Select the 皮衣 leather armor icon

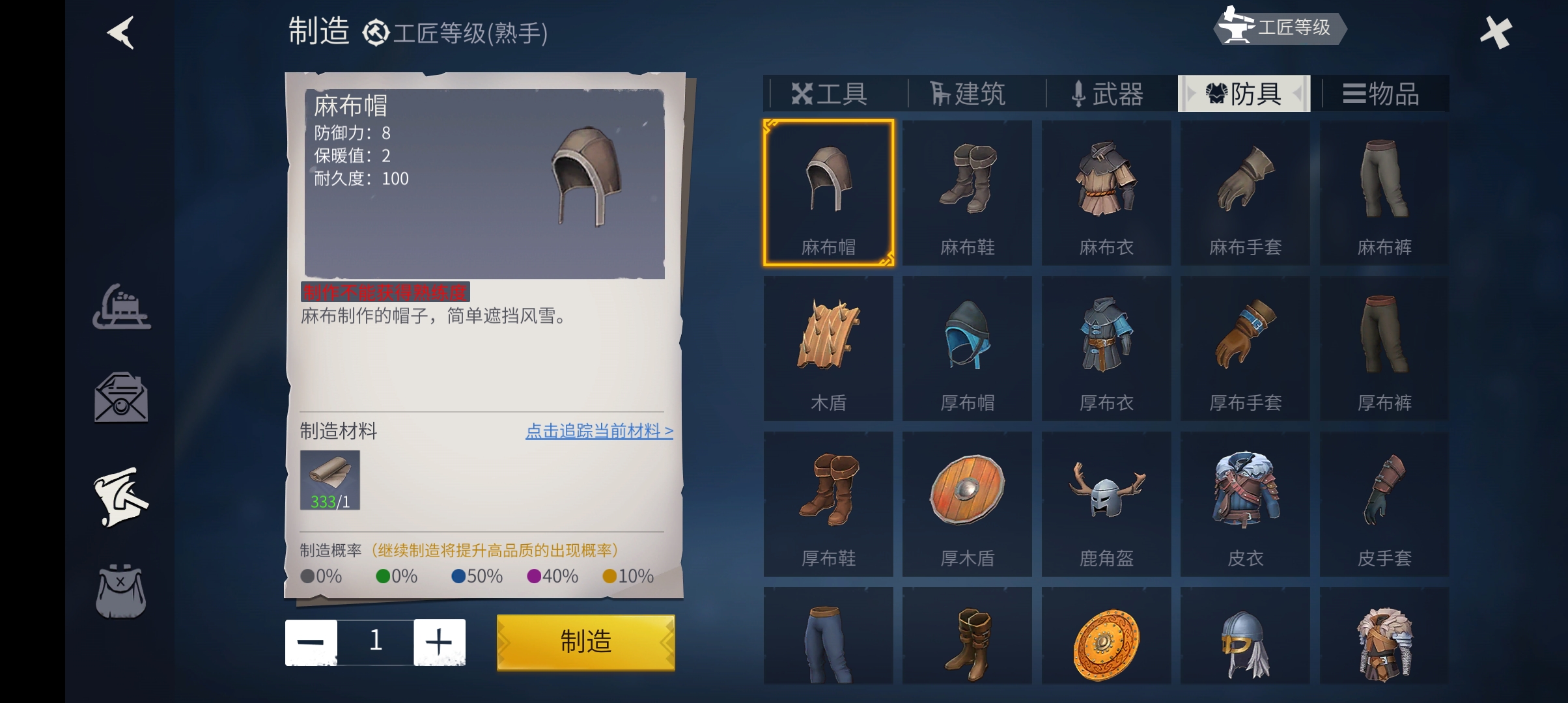click(1245, 504)
